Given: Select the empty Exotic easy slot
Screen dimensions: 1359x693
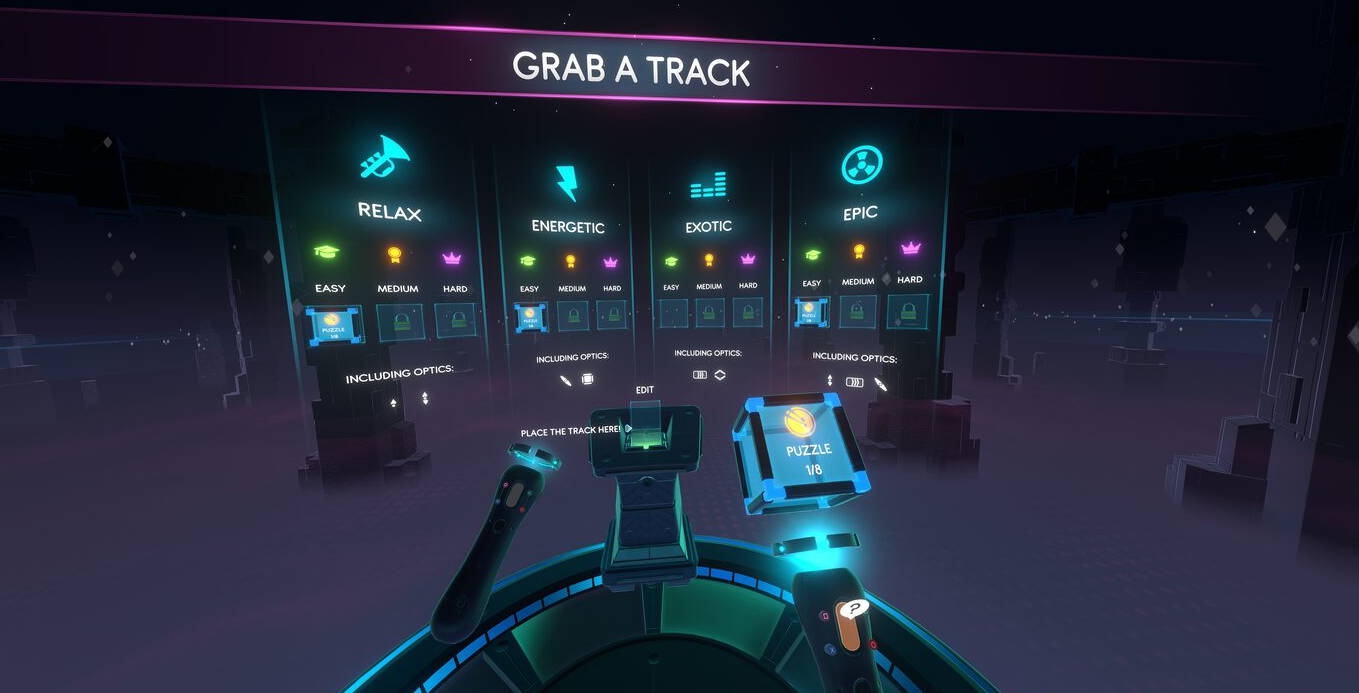Looking at the screenshot, I should [673, 313].
